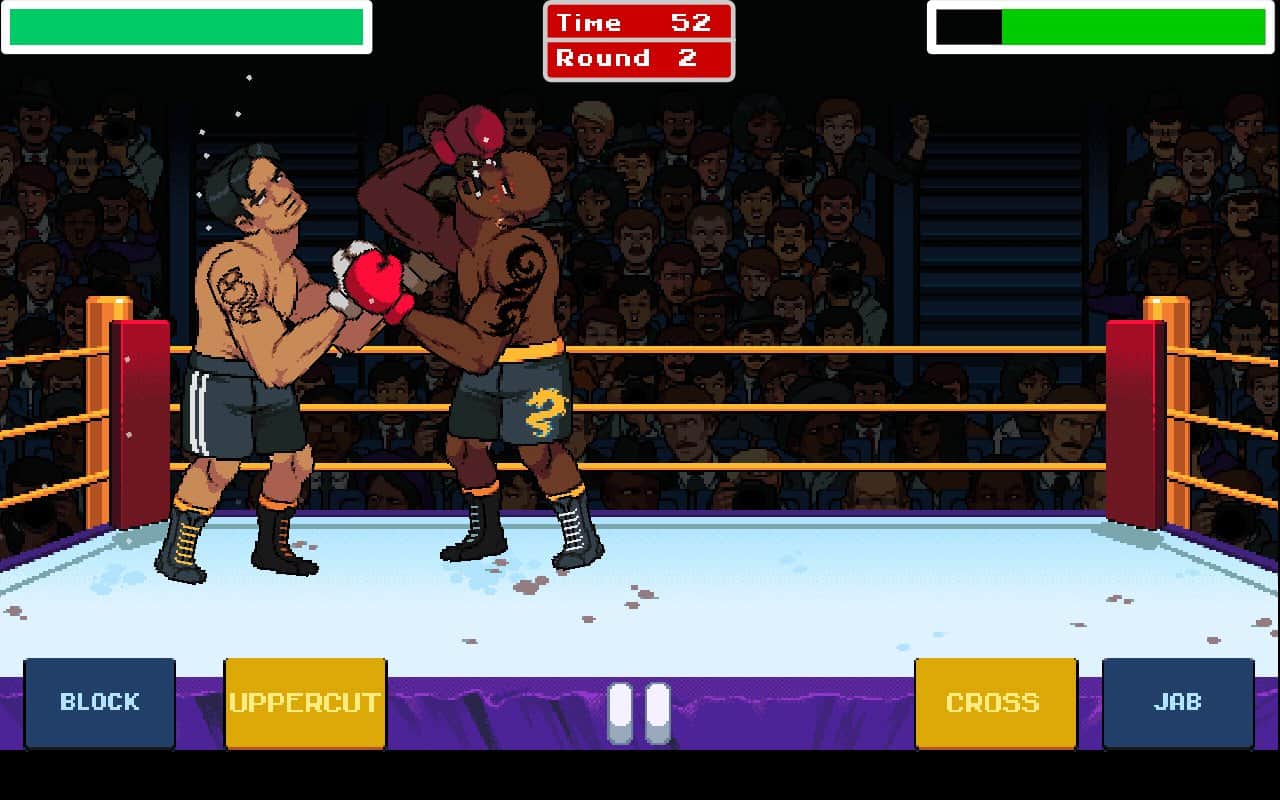Image resolution: width=1280 pixels, height=800 pixels.
Task: Click the Round 2 indicator
Action: coord(639,58)
